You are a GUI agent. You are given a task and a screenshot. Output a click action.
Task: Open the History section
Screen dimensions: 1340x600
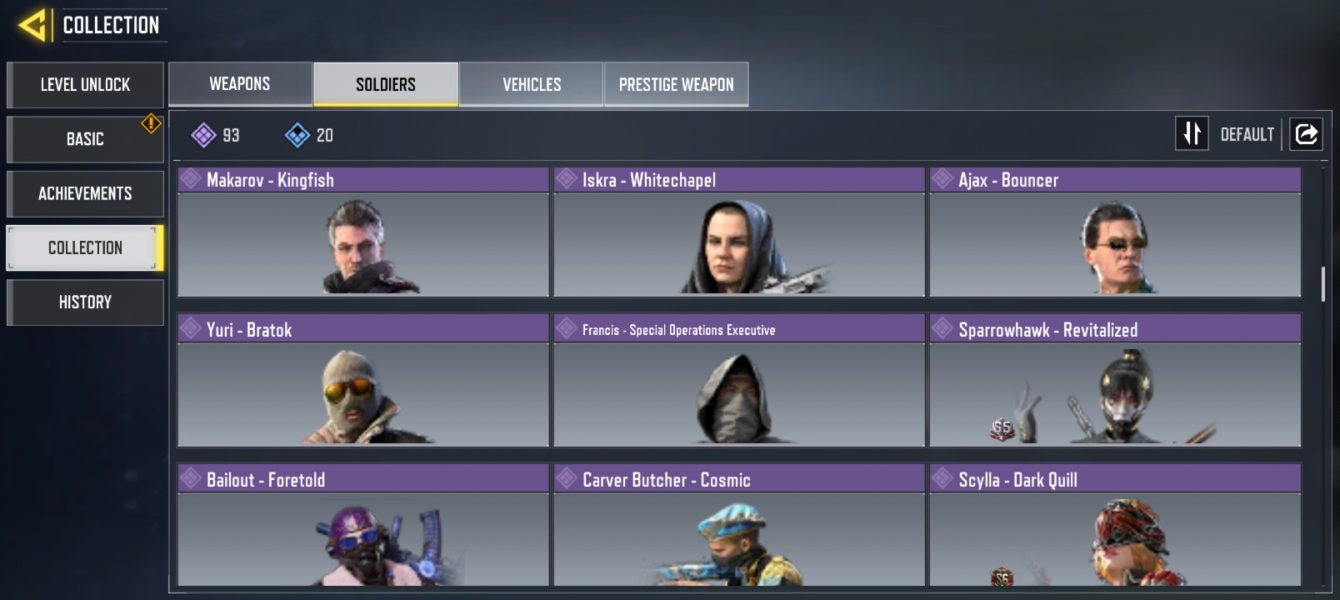(85, 302)
